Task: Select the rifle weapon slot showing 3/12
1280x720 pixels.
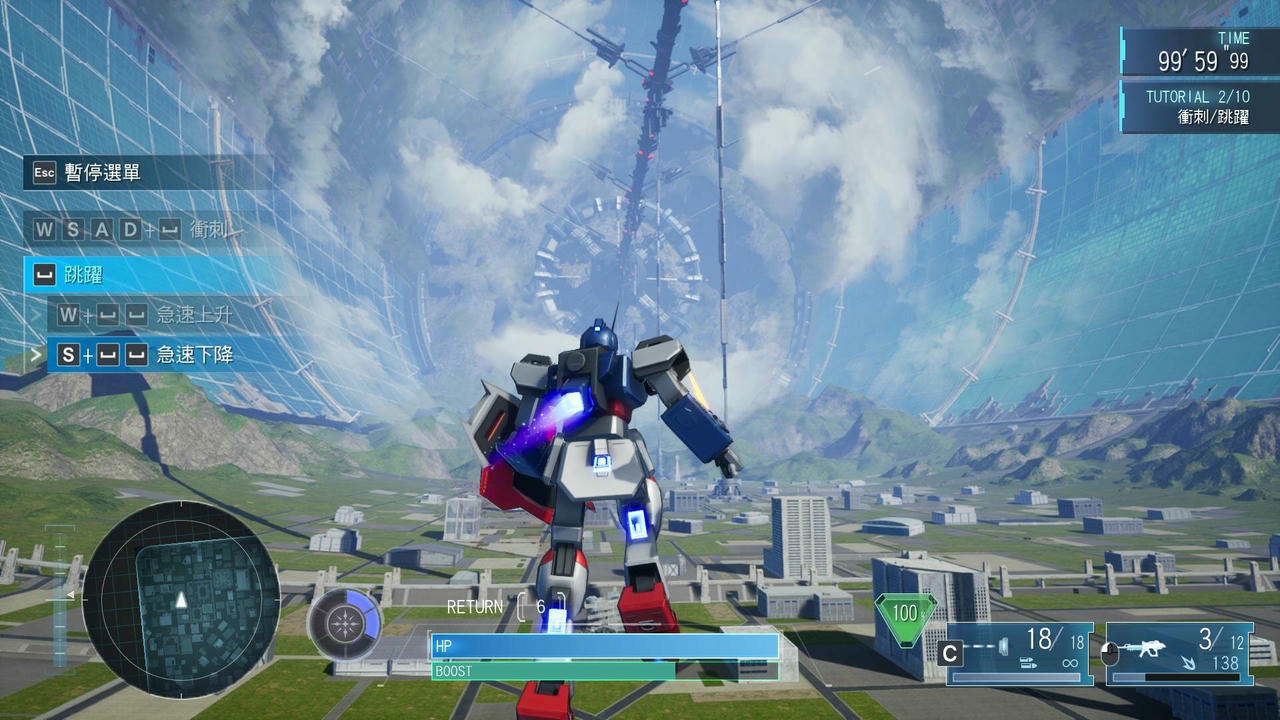Action: click(x=1179, y=653)
